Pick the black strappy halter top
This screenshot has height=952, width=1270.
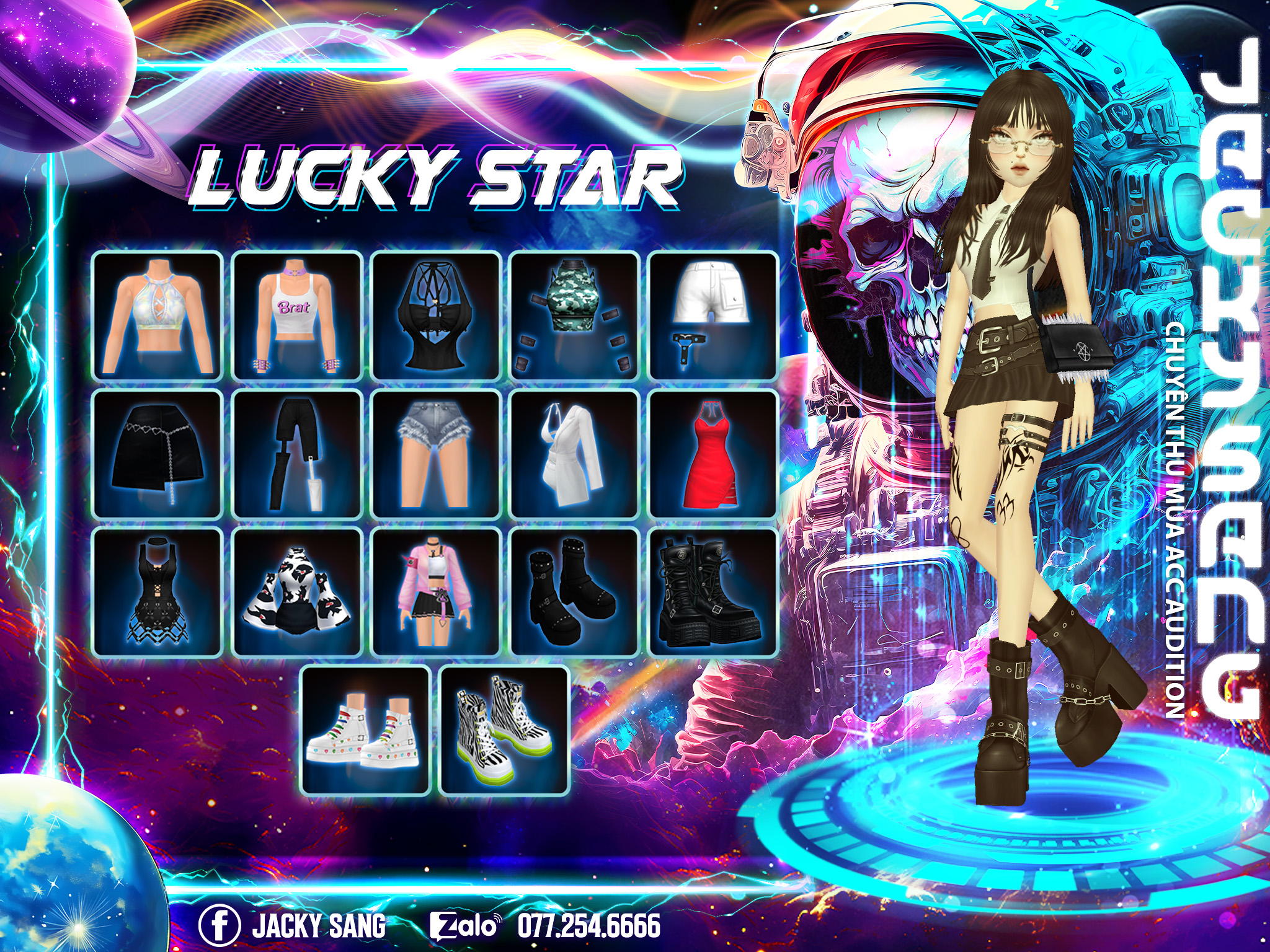436,315
